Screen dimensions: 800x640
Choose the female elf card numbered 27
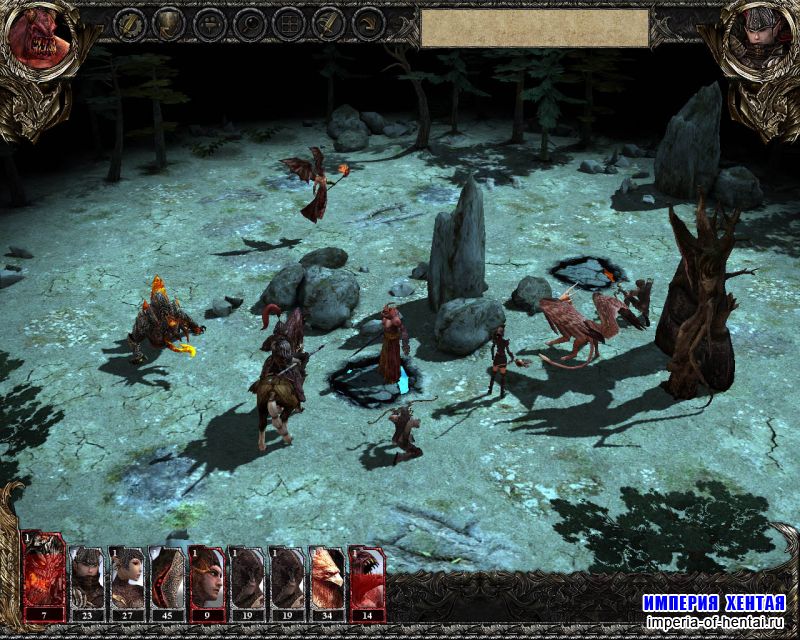click(127, 577)
